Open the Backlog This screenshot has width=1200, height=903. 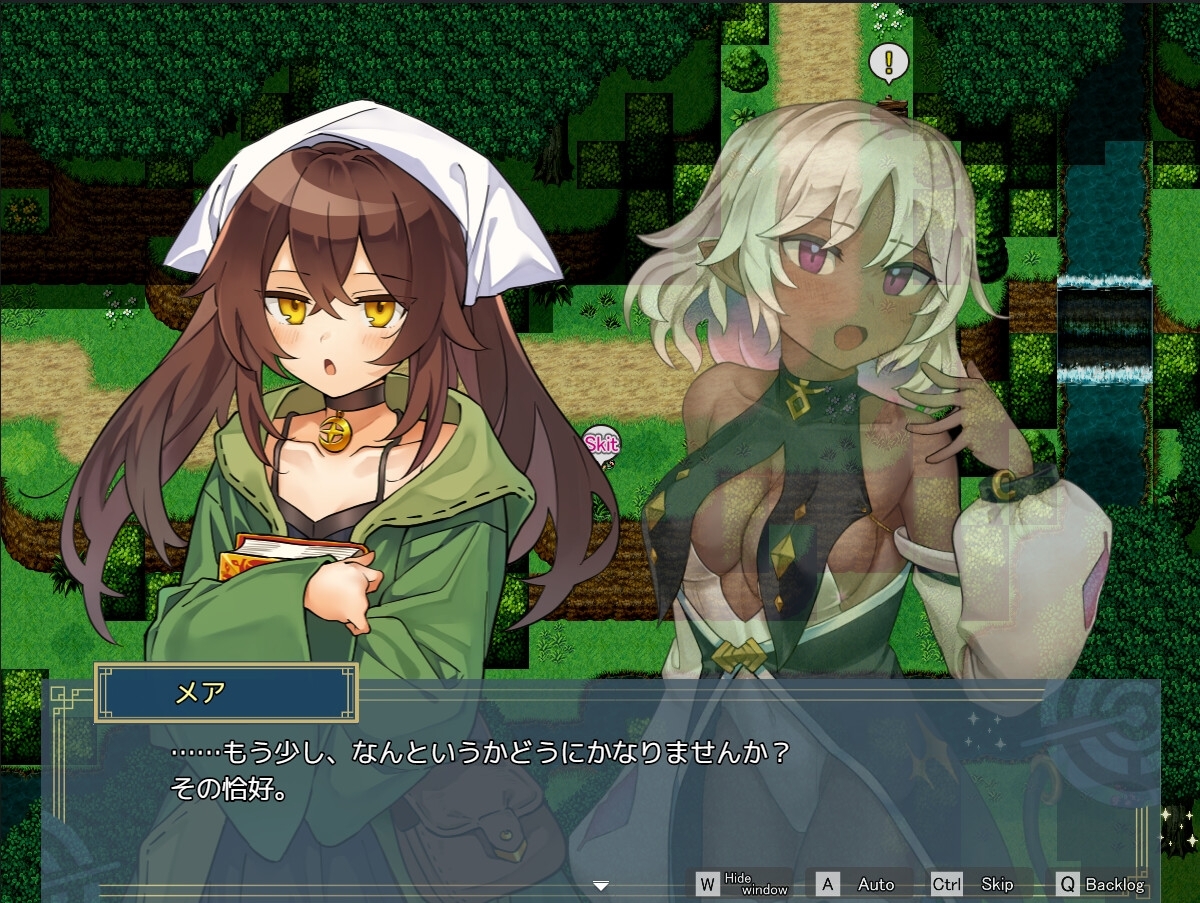[1101, 884]
